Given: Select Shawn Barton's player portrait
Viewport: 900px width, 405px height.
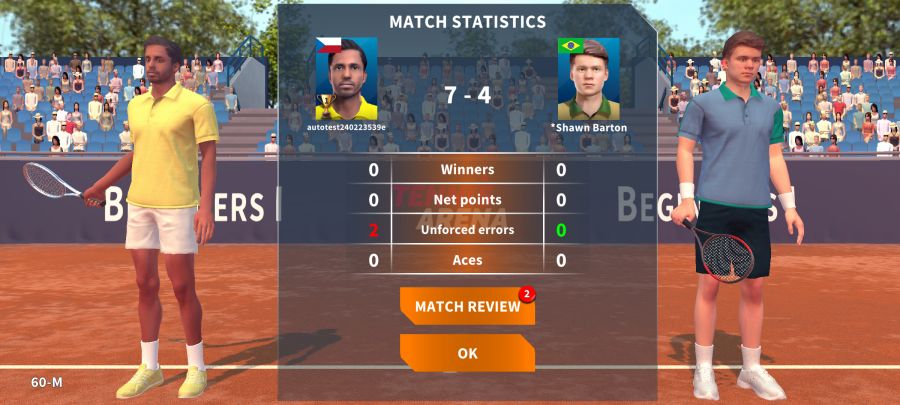Looking at the screenshot, I should pos(588,79).
